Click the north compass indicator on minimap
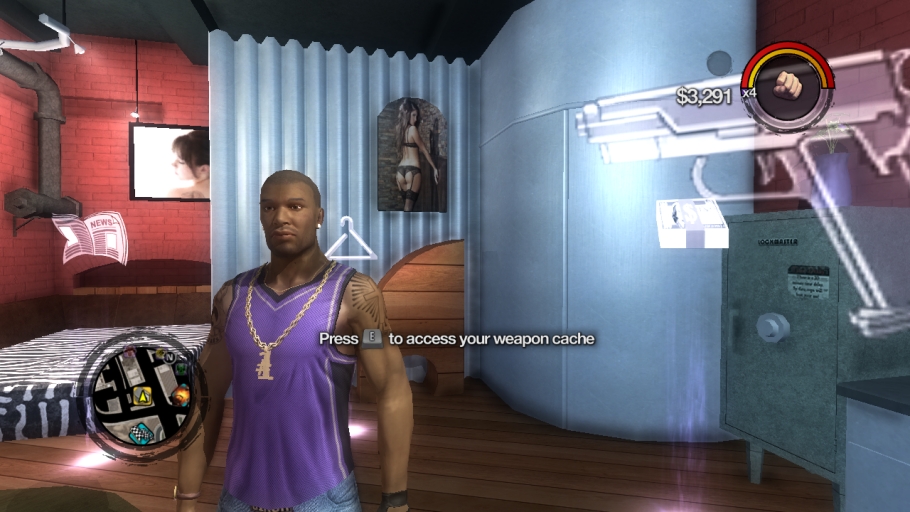This screenshot has height=512, width=910. 170,355
